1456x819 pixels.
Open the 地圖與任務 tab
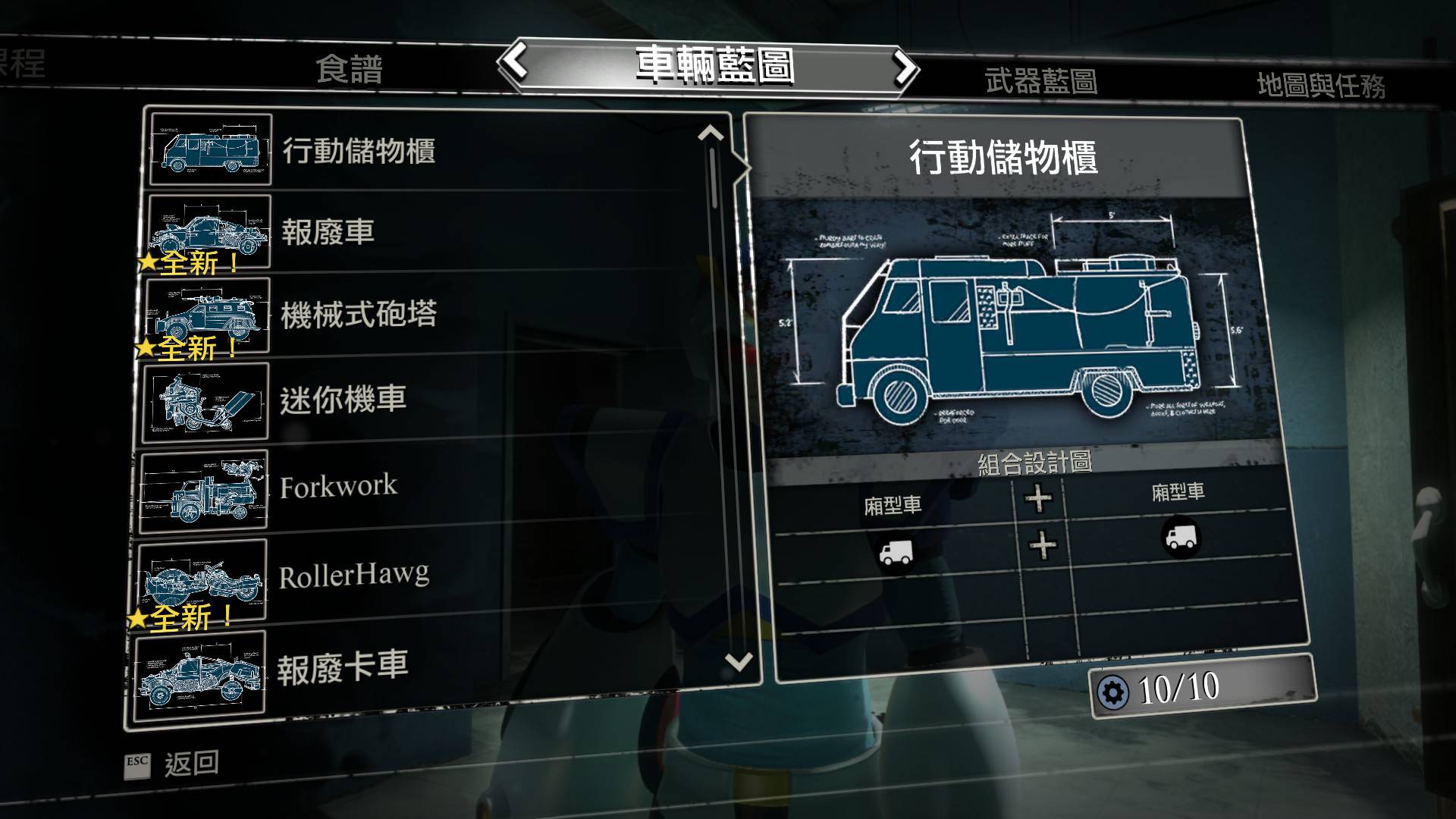pyautogui.click(x=1320, y=85)
